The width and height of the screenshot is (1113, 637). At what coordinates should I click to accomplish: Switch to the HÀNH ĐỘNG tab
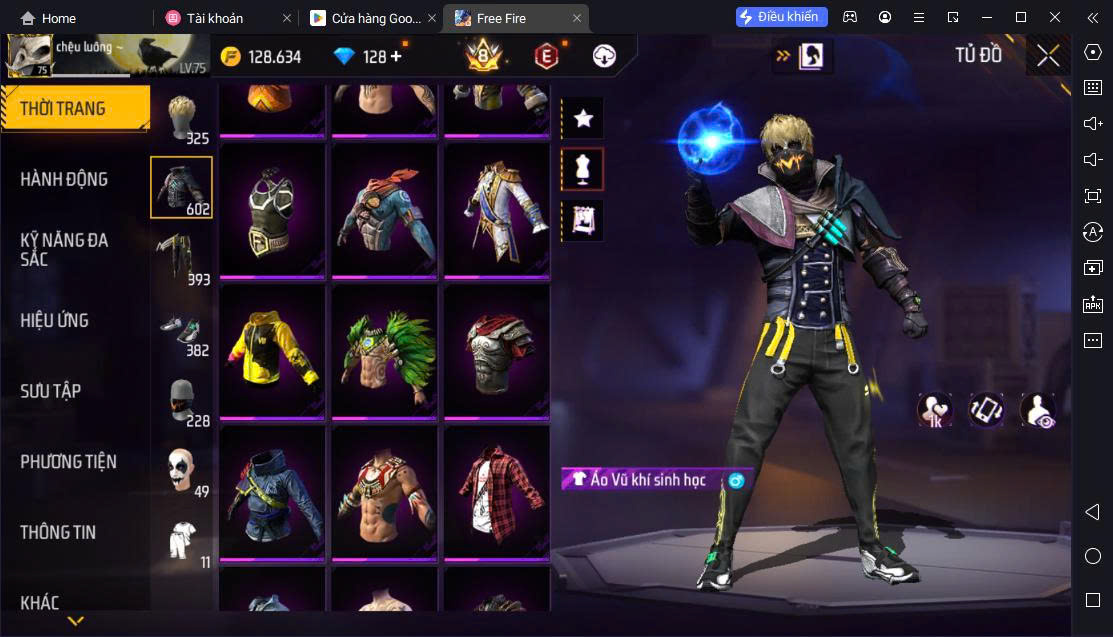coord(64,179)
